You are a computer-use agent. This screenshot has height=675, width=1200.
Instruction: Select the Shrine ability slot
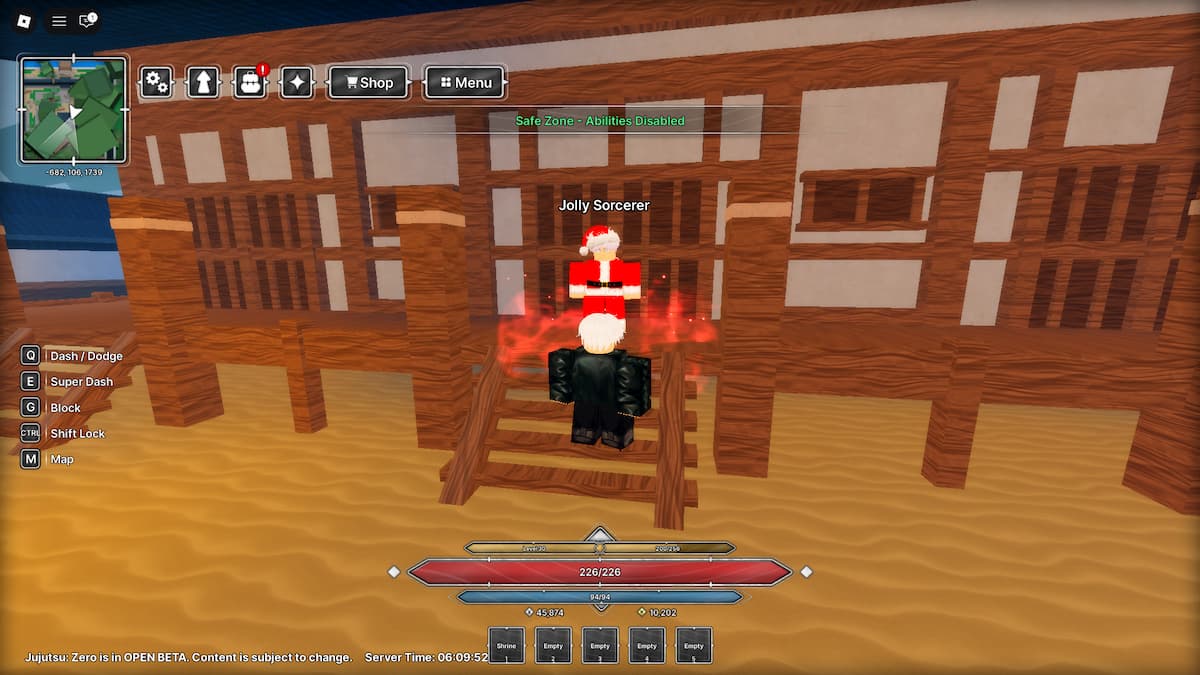[x=506, y=646]
